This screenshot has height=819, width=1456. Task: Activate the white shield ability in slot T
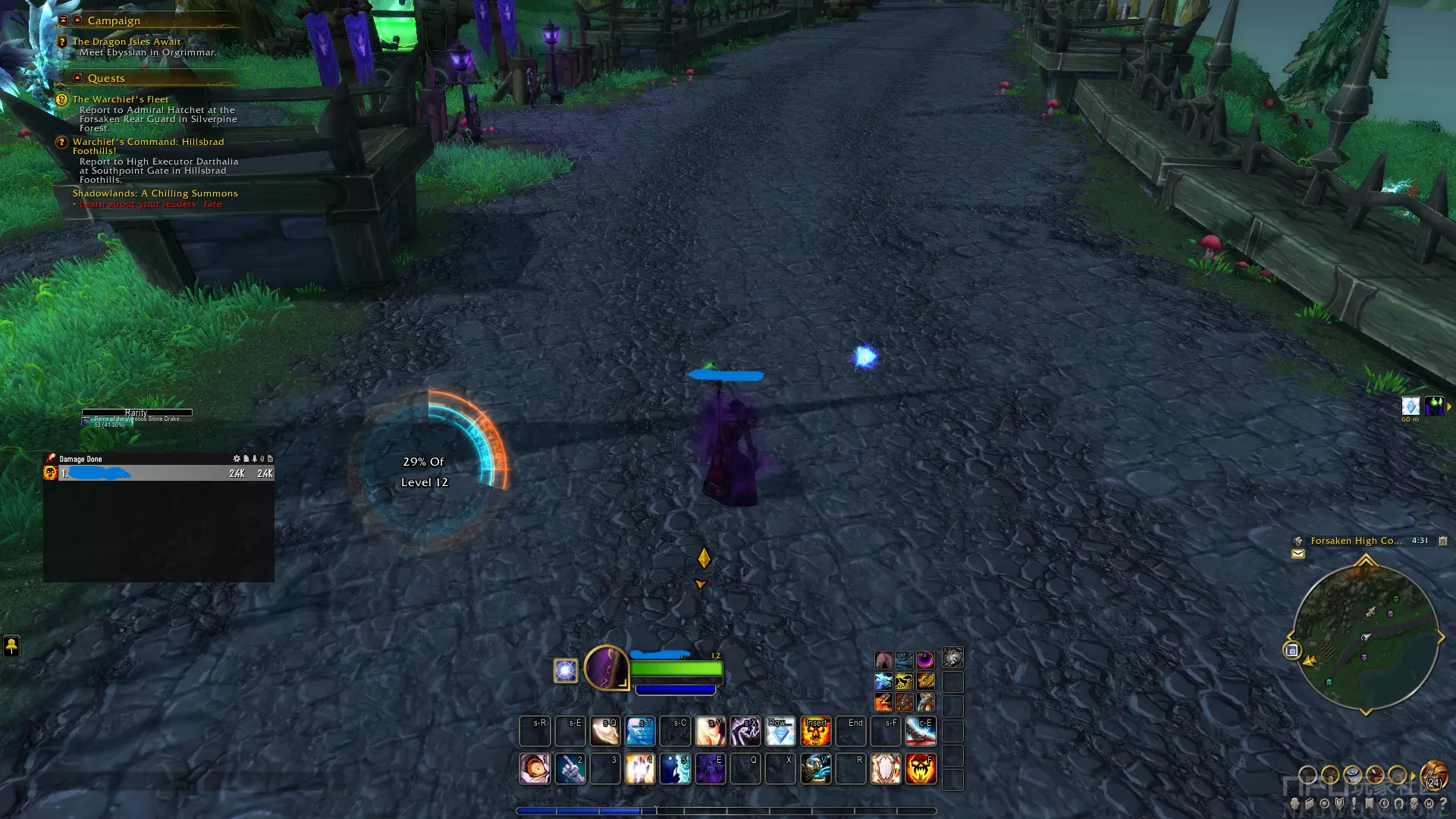(886, 768)
